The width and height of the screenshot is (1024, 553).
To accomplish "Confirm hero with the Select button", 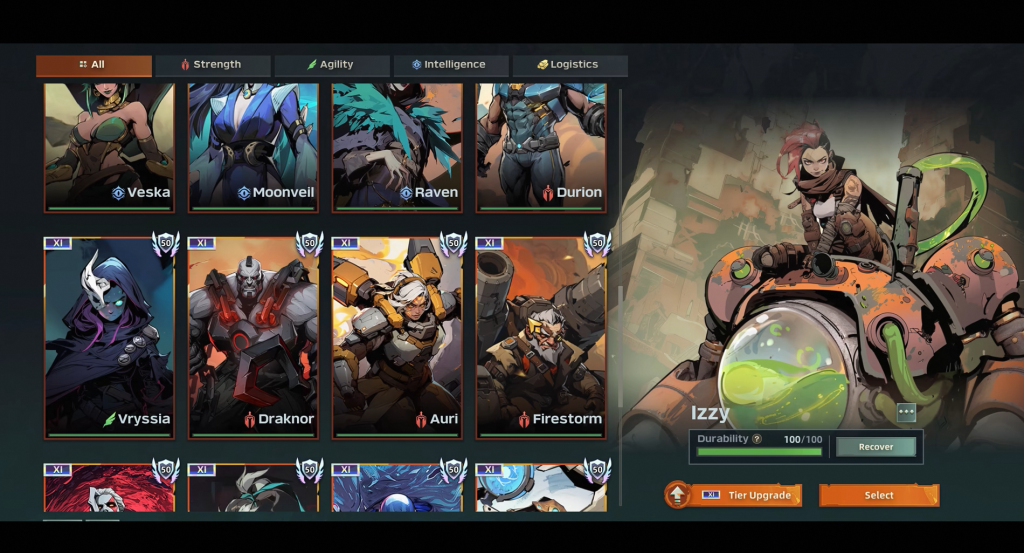I will pos(879,495).
